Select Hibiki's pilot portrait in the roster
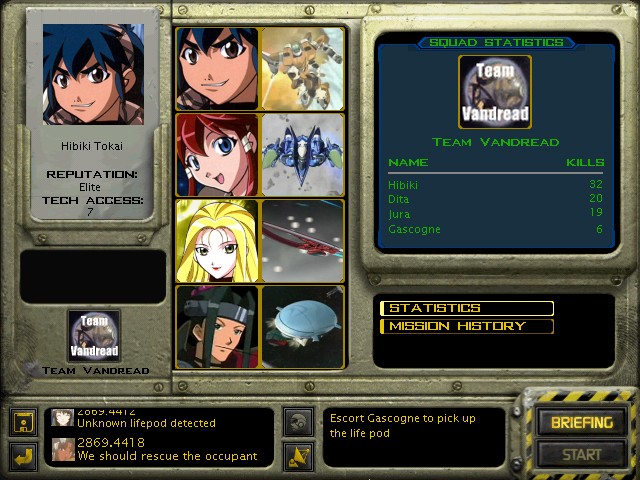The height and width of the screenshot is (480, 640). (217, 68)
